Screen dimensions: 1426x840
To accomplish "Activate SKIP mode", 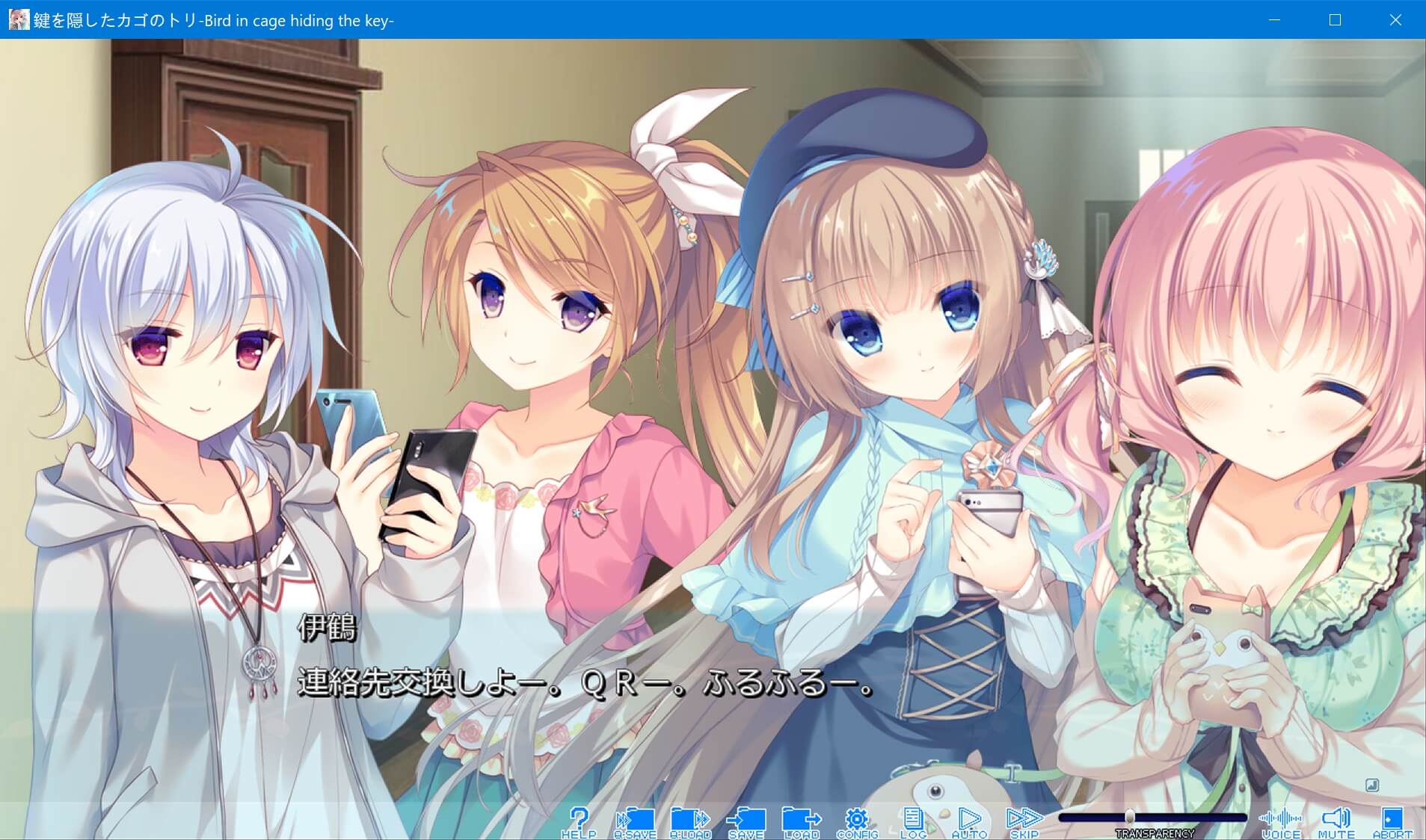I will [x=1024, y=820].
